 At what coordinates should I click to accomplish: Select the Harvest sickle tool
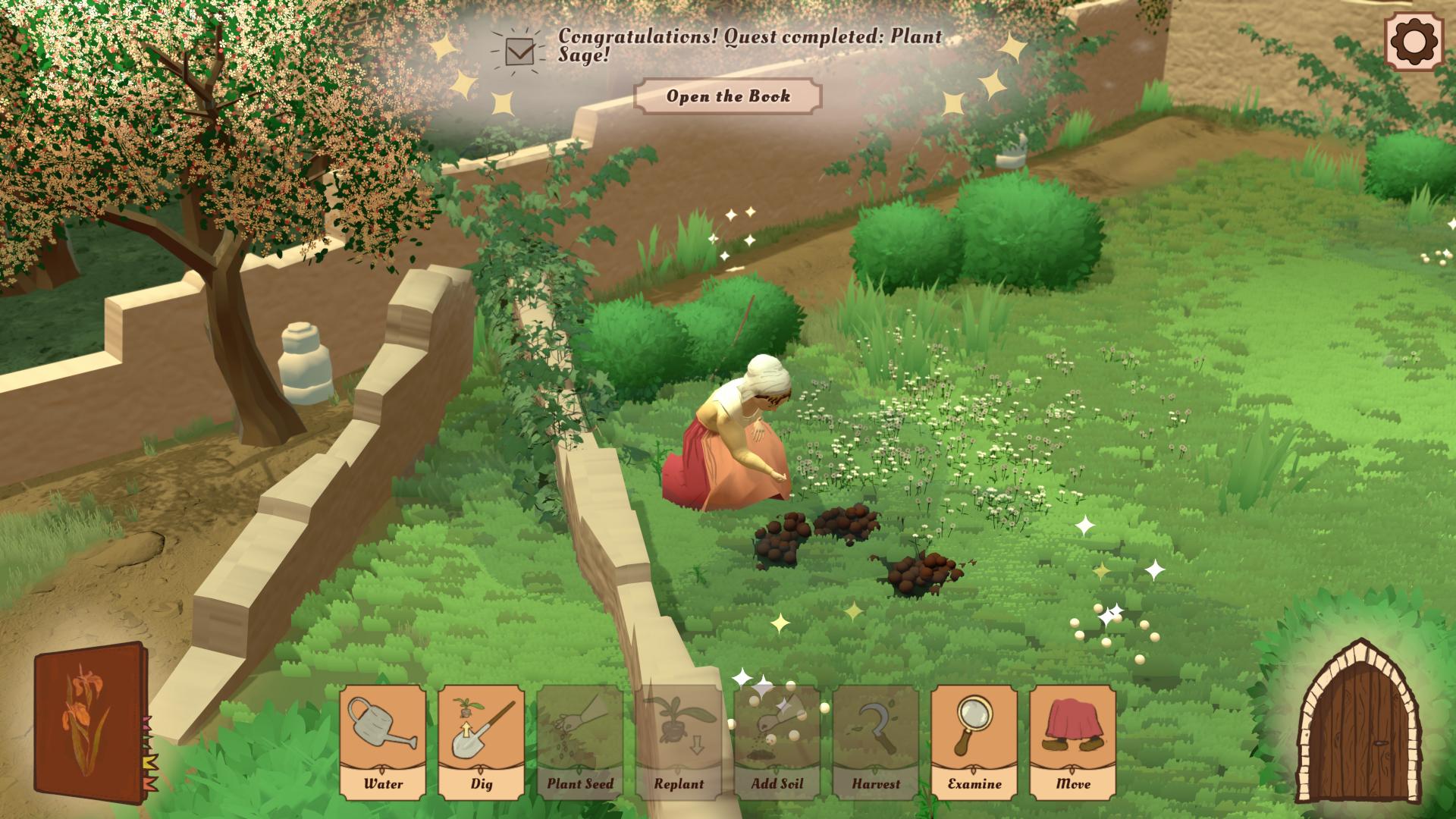[x=876, y=743]
